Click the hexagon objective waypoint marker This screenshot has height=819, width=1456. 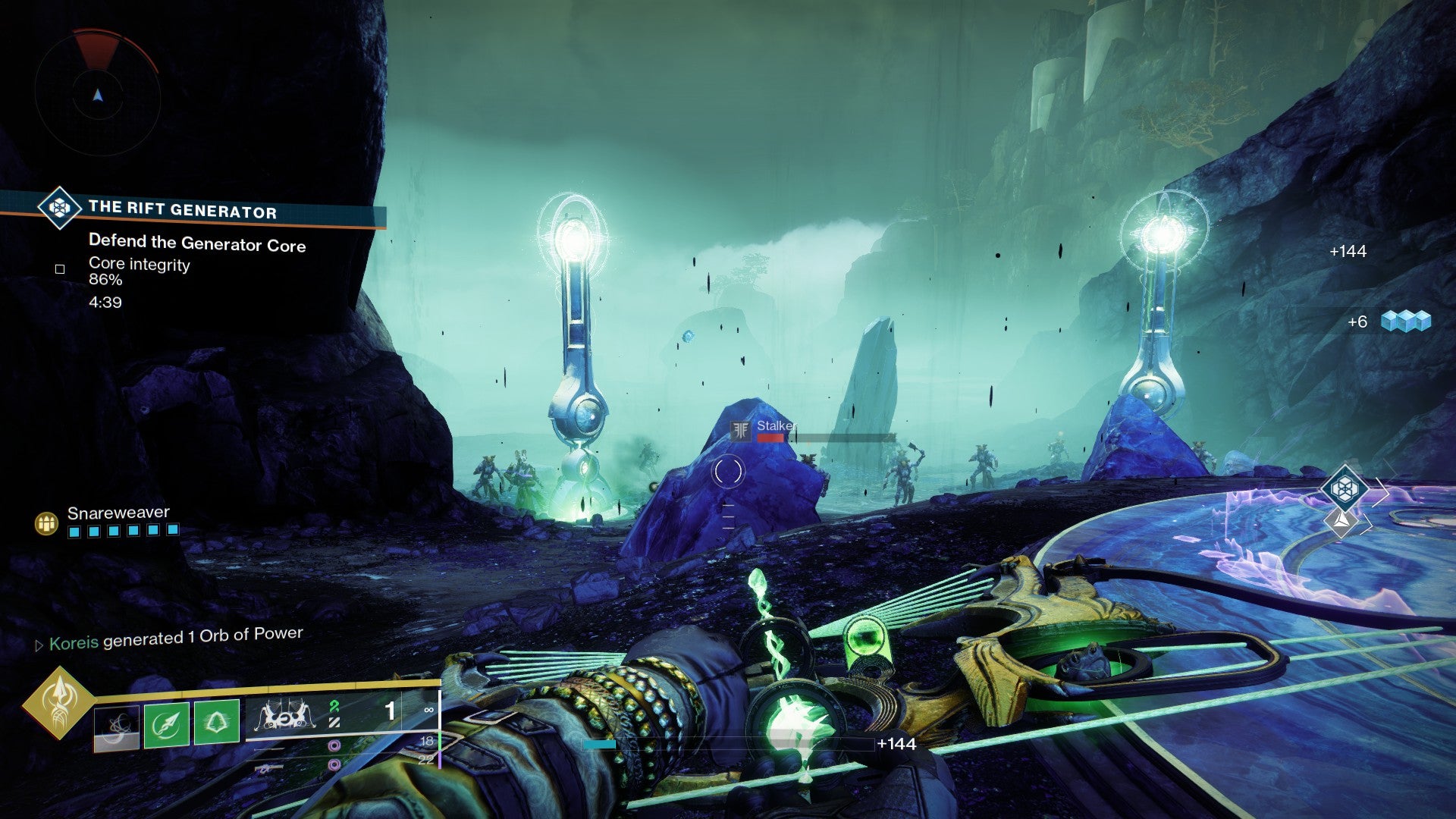coord(1344,488)
